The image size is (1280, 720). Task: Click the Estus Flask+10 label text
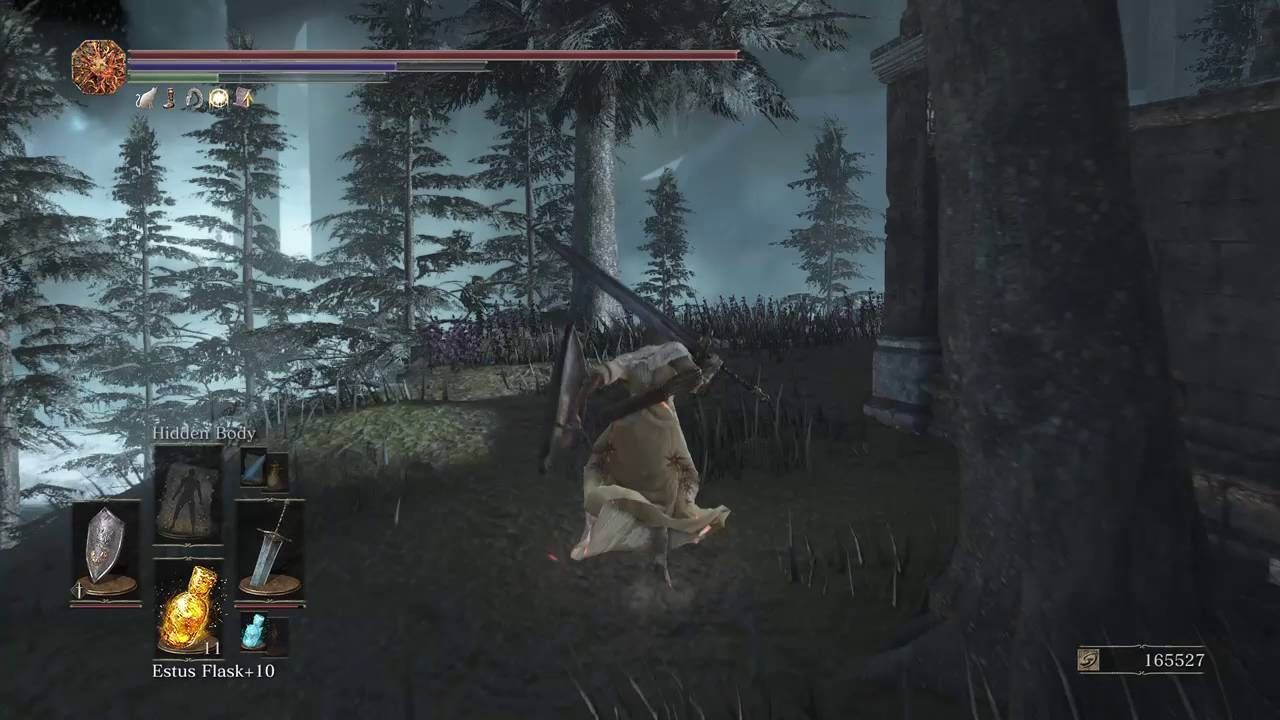point(214,671)
